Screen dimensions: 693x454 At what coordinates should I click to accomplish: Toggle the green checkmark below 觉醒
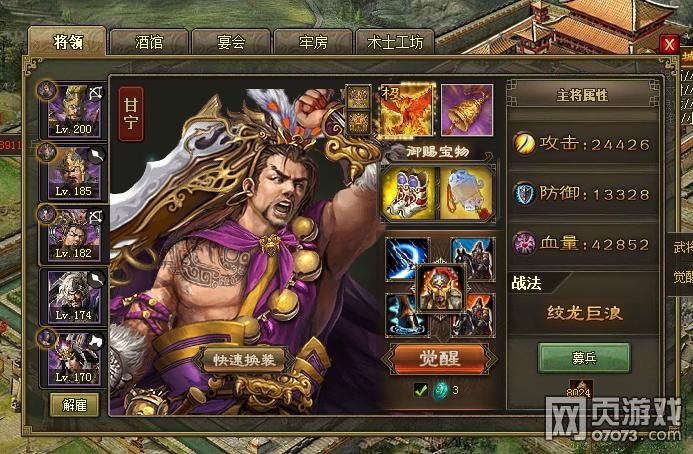pos(421,390)
